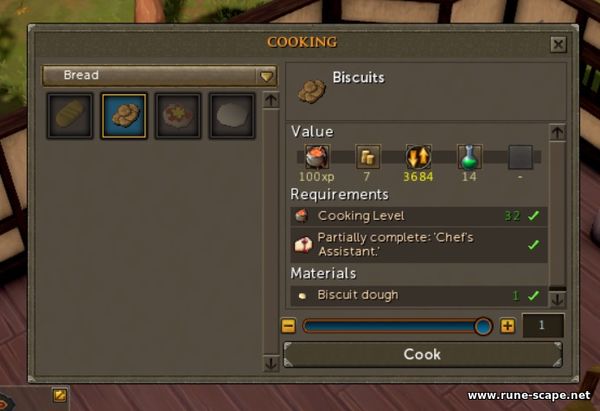Click the market price arrows icon

(x=417, y=157)
